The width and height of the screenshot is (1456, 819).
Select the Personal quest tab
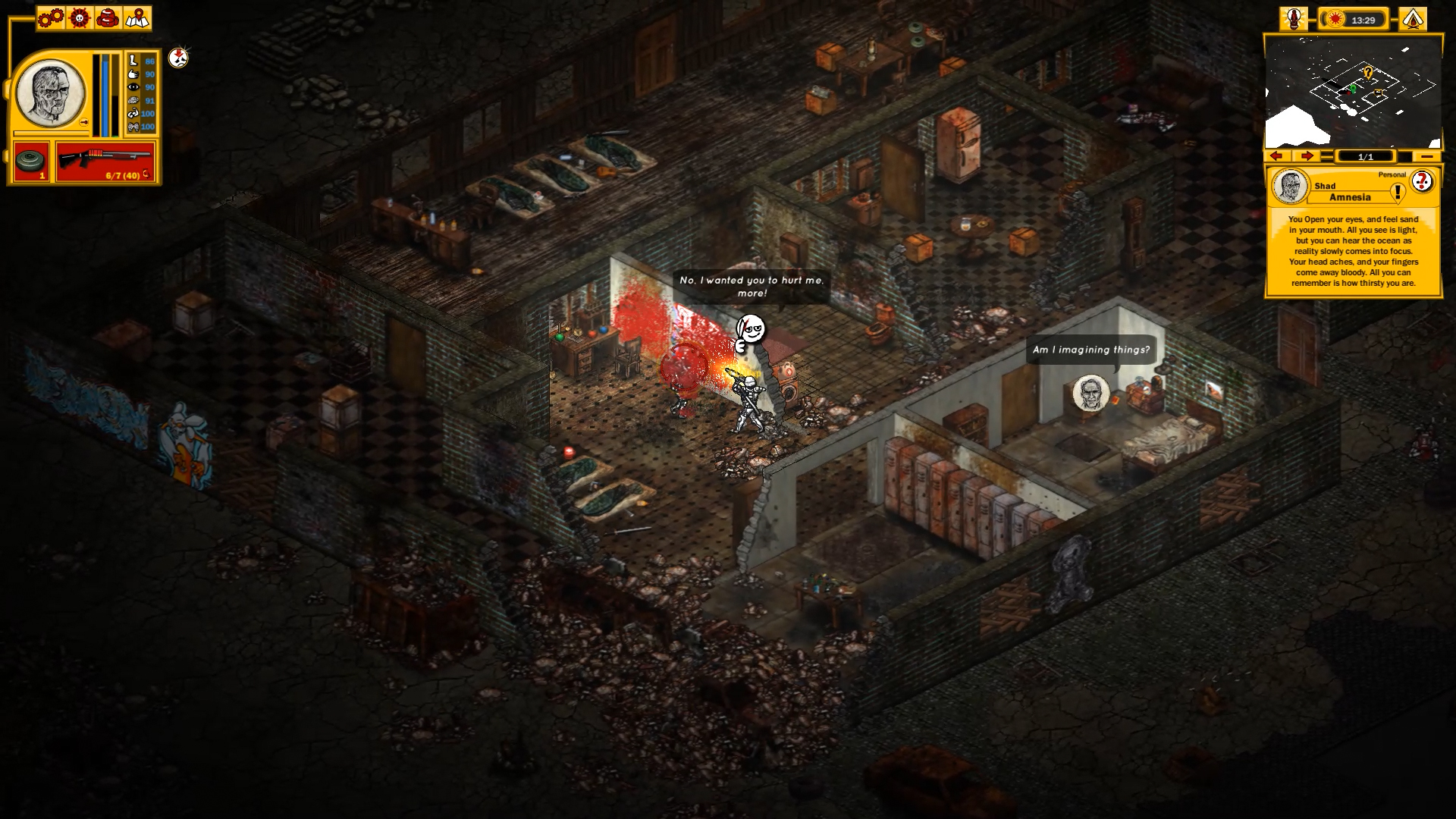coord(1392,174)
